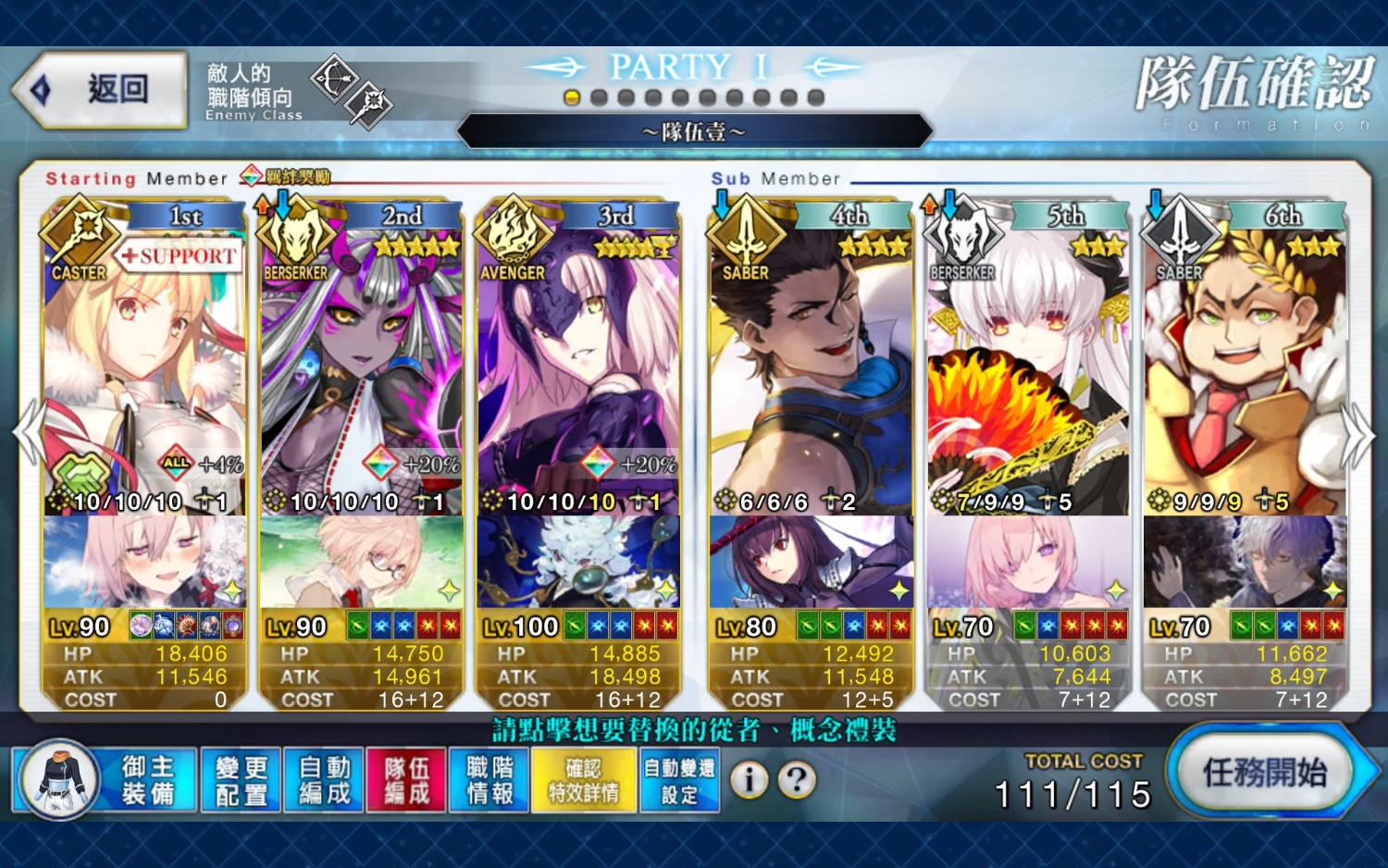Open 確認特效詳情 effect details
This screenshot has height=868, width=1388.
click(x=584, y=780)
